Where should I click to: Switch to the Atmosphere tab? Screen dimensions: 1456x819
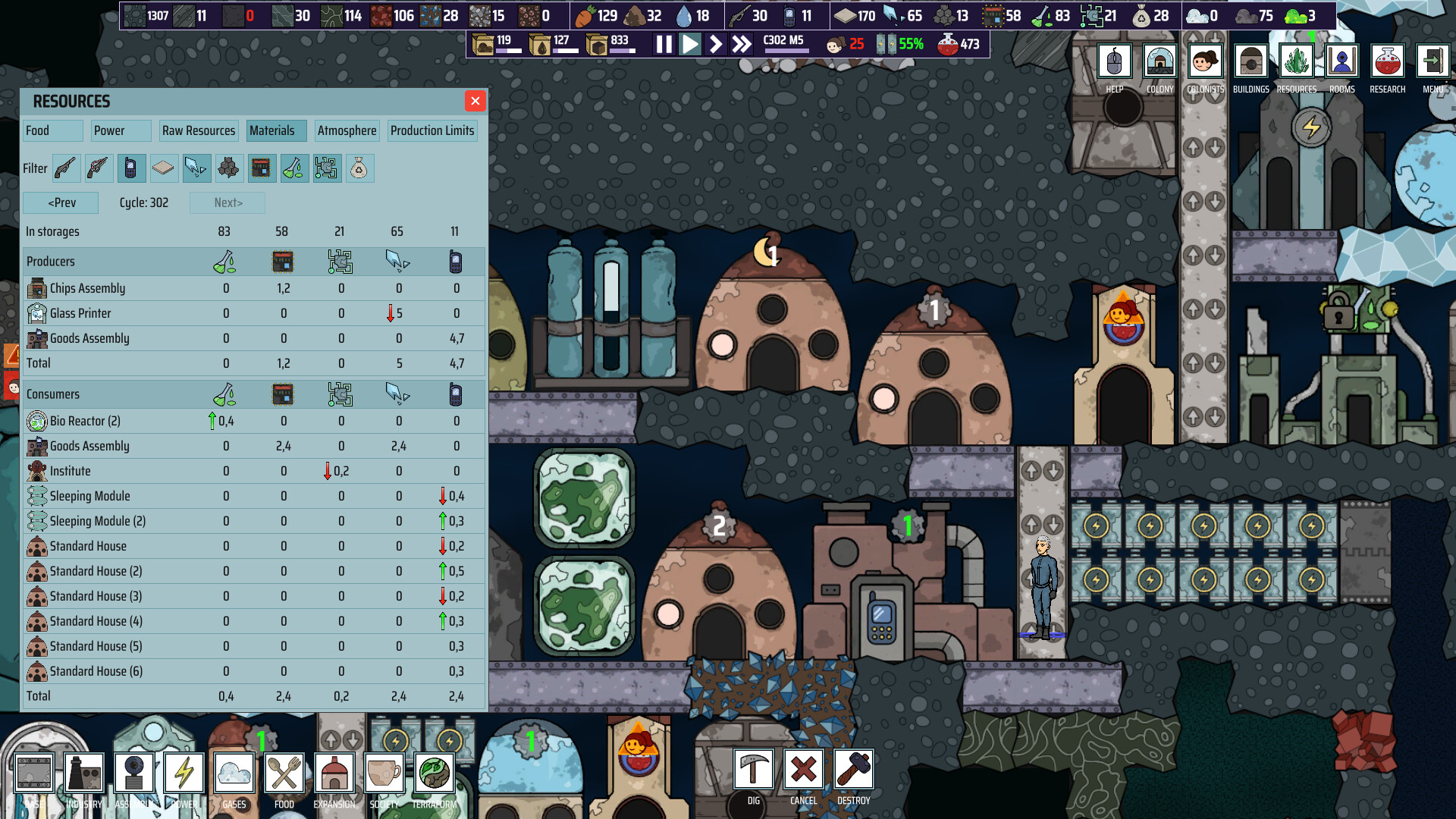point(347,130)
